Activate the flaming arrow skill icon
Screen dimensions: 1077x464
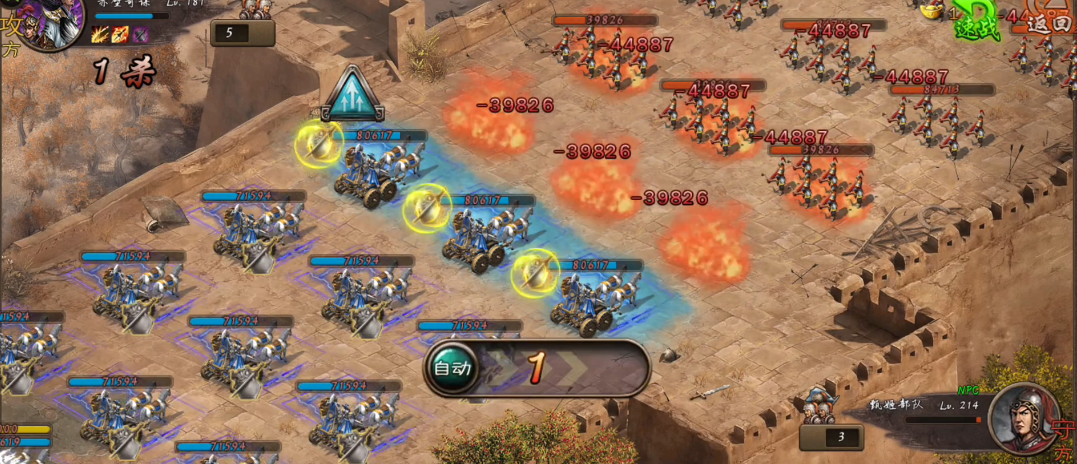pos(120,36)
